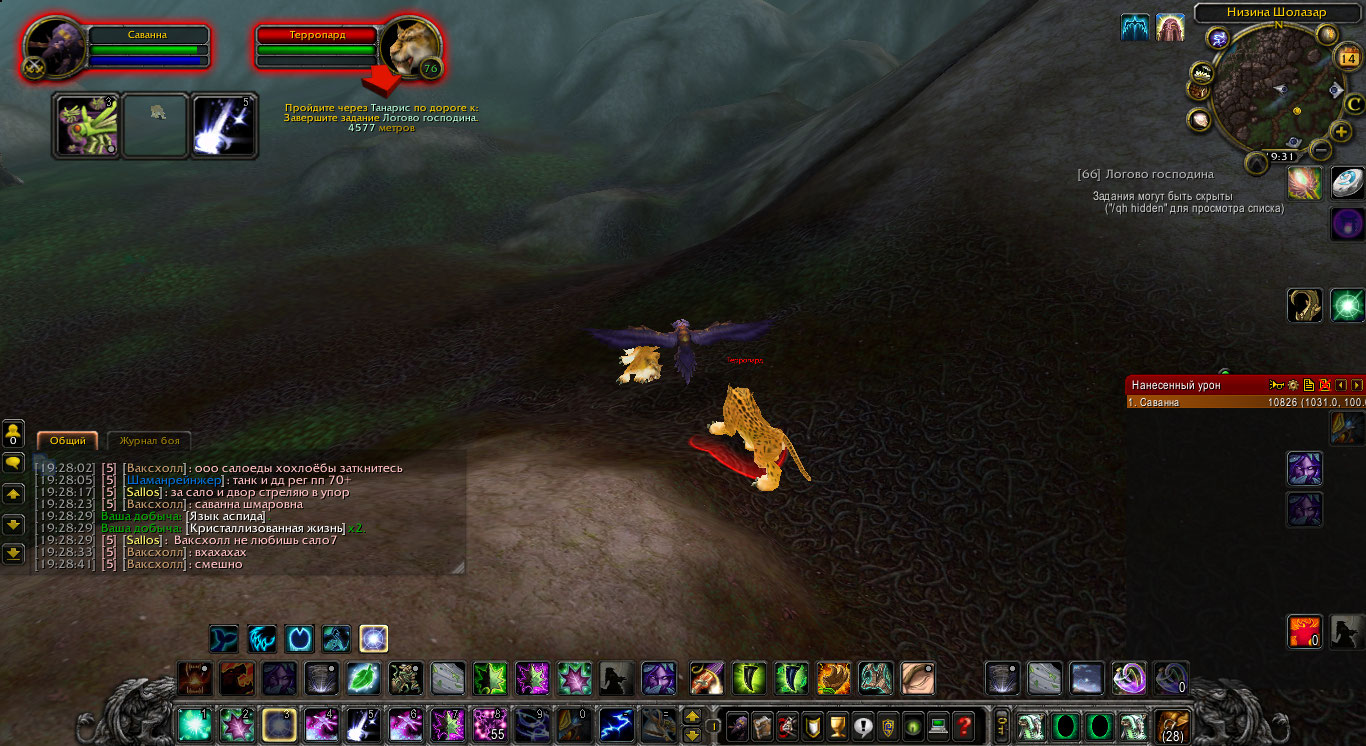Image resolution: width=1366 pixels, height=746 pixels.
Task: Open the computer-screen game menu button
Action: pyautogui.click(x=938, y=725)
